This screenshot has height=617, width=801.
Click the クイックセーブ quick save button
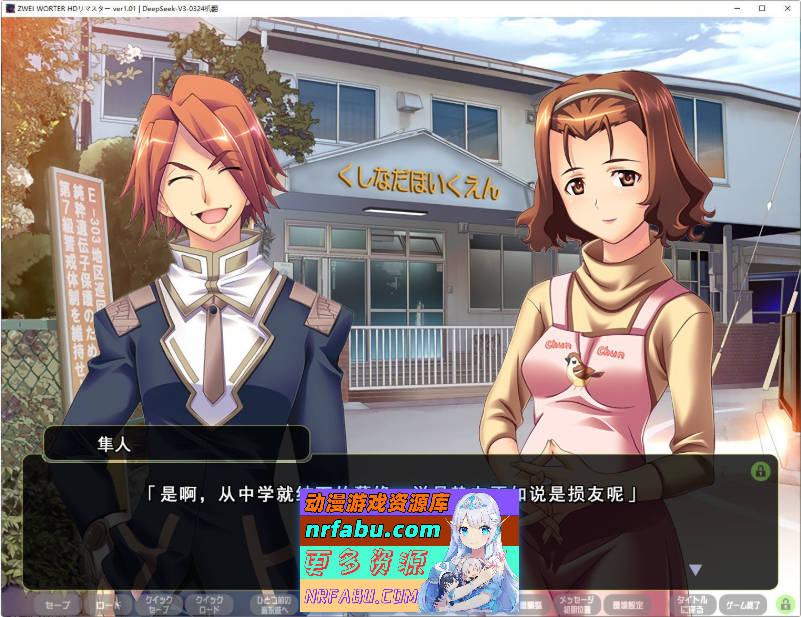pyautogui.click(x=160, y=604)
